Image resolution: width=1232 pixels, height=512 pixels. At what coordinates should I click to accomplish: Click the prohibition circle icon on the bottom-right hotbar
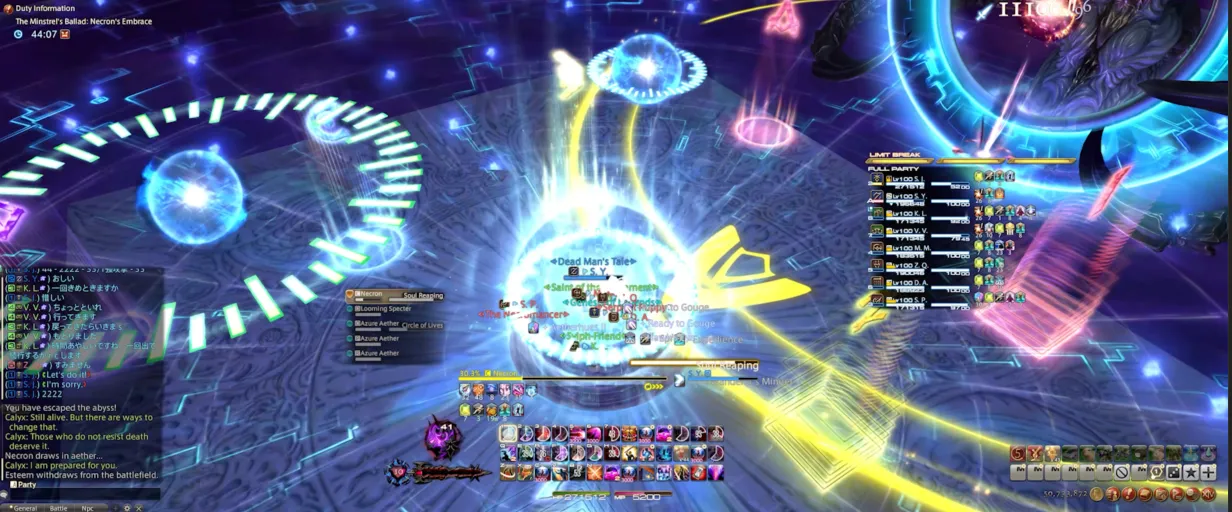(x=1122, y=472)
